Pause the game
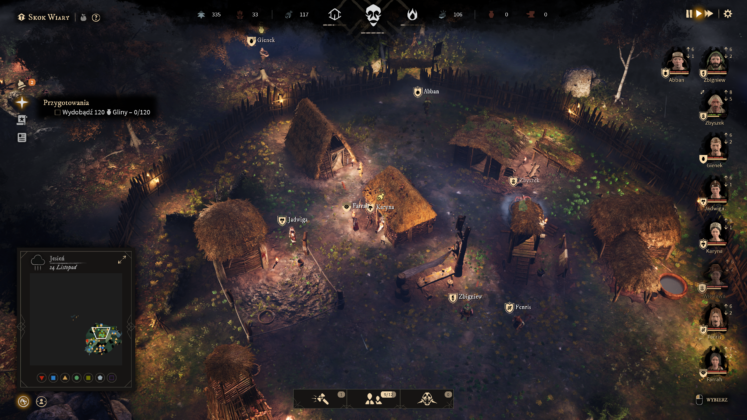747x420 pixels. (688, 14)
